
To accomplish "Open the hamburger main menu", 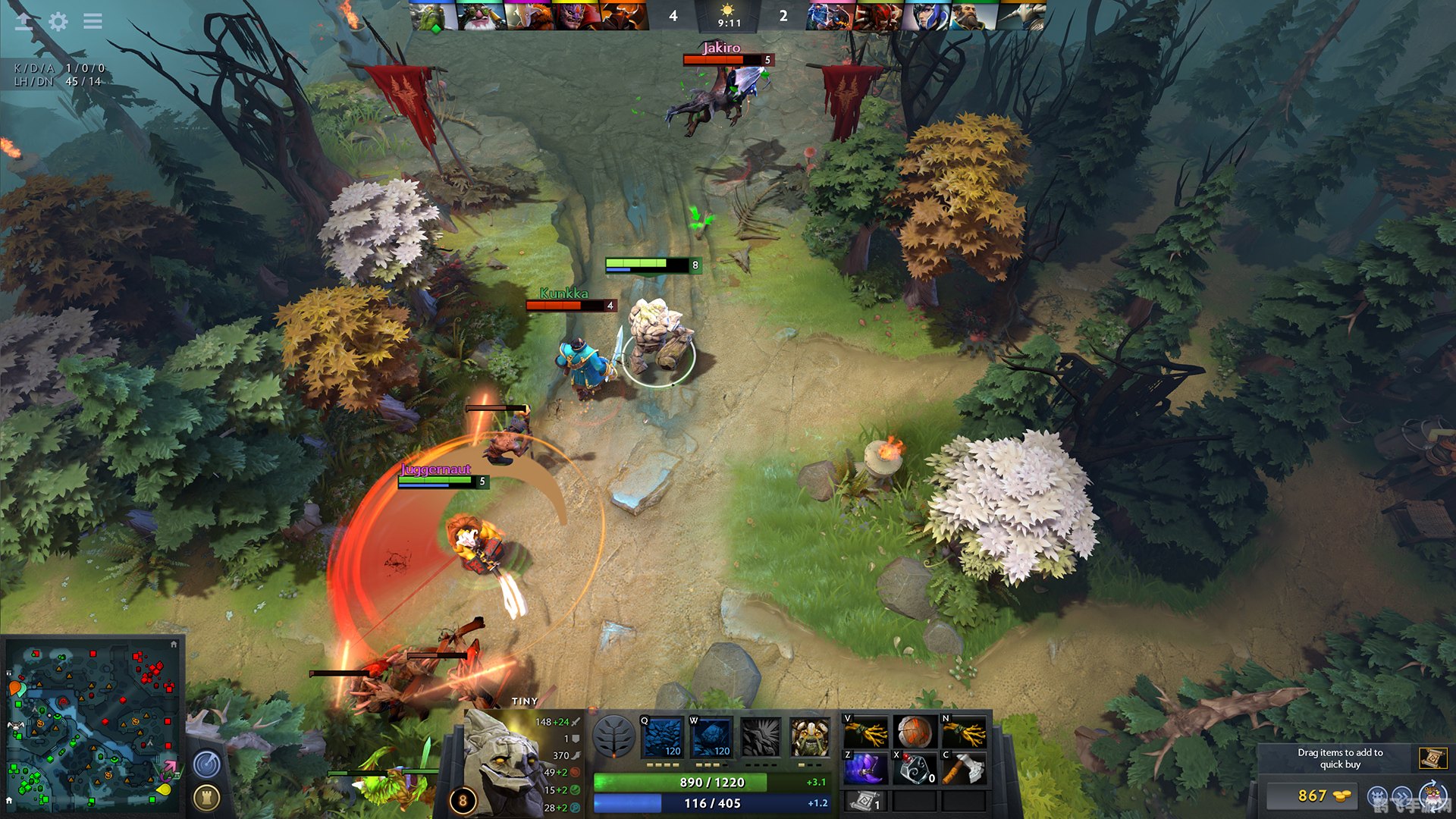I will point(93,21).
